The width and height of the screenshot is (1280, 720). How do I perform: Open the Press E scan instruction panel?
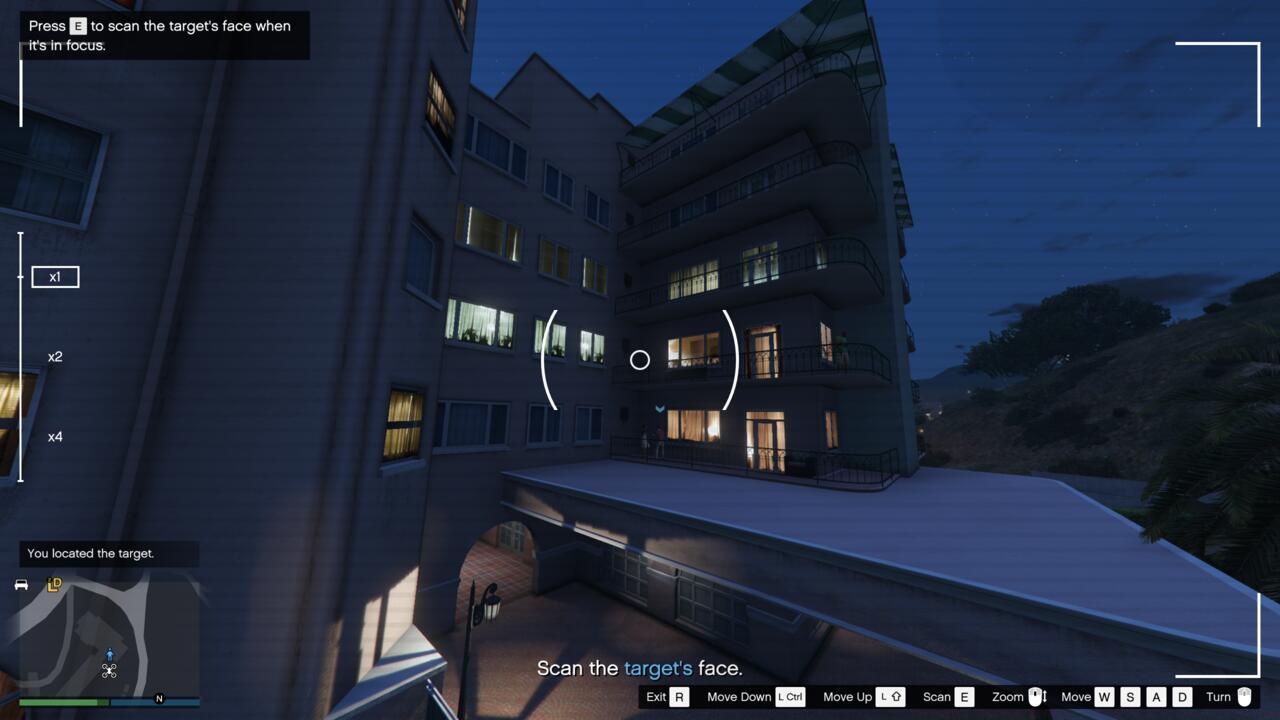click(x=165, y=35)
